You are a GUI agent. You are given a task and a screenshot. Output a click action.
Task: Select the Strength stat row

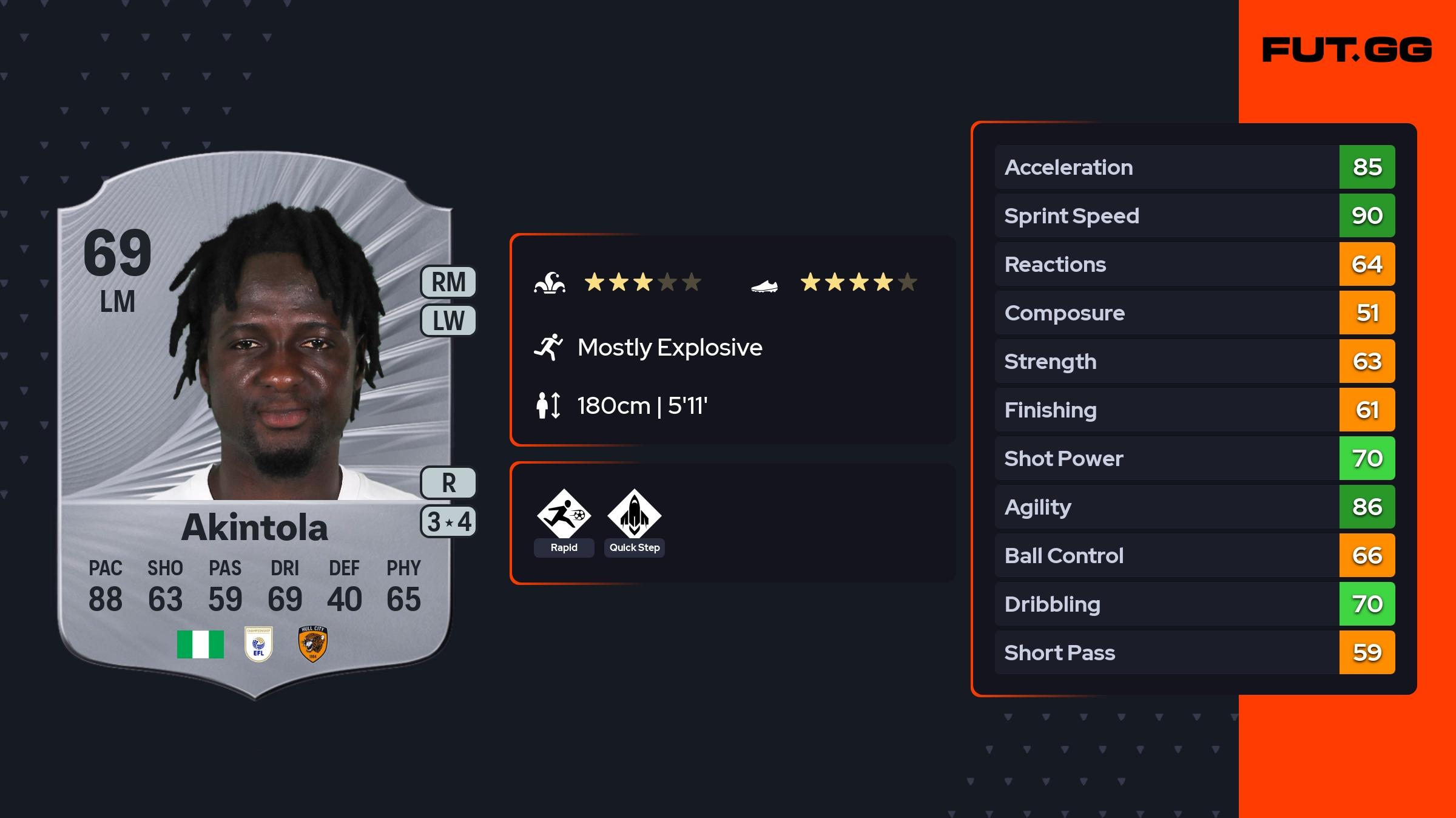[1194, 361]
